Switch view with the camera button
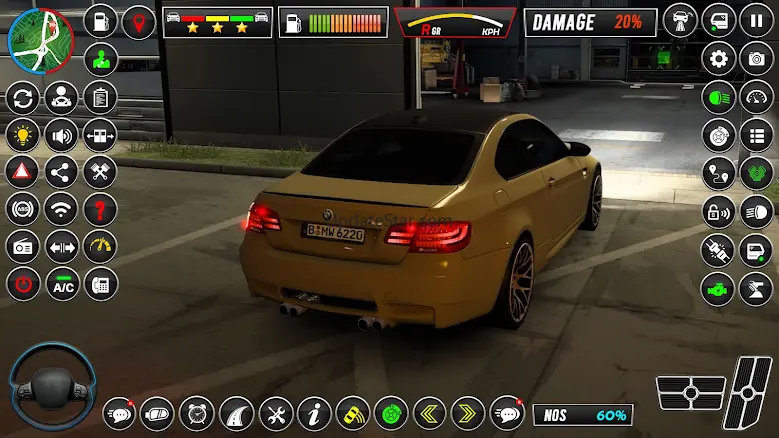This screenshot has height=438, width=779. 756,59
